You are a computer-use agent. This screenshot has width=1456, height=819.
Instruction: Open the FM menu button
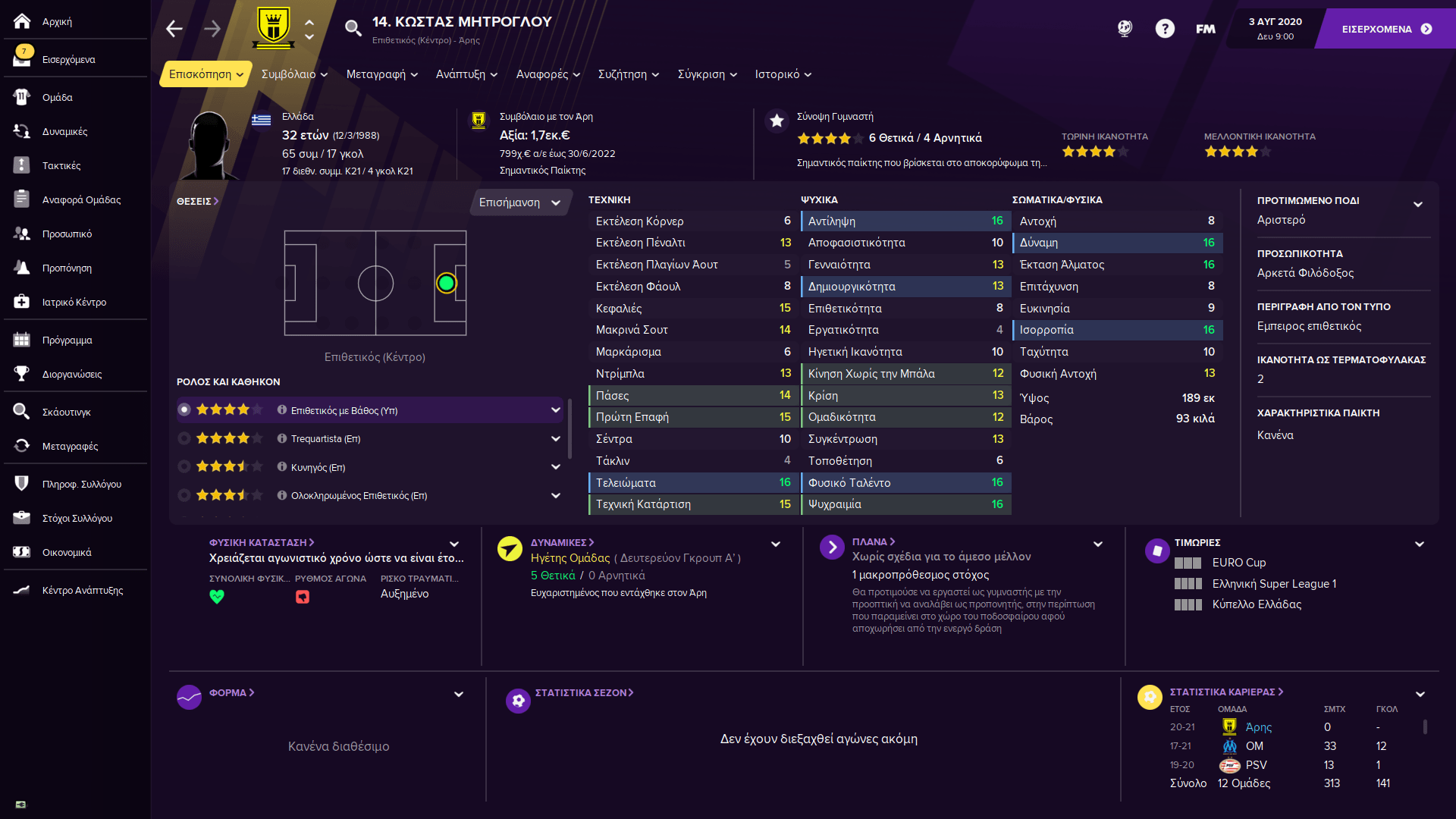(x=1205, y=29)
